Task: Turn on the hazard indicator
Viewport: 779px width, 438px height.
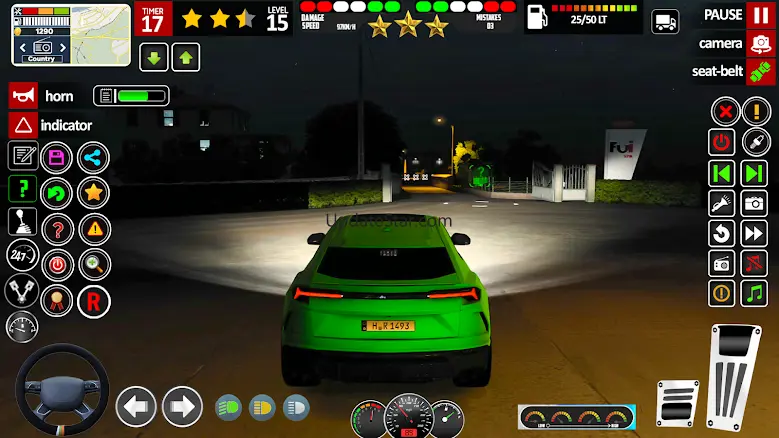Action: click(x=23, y=125)
